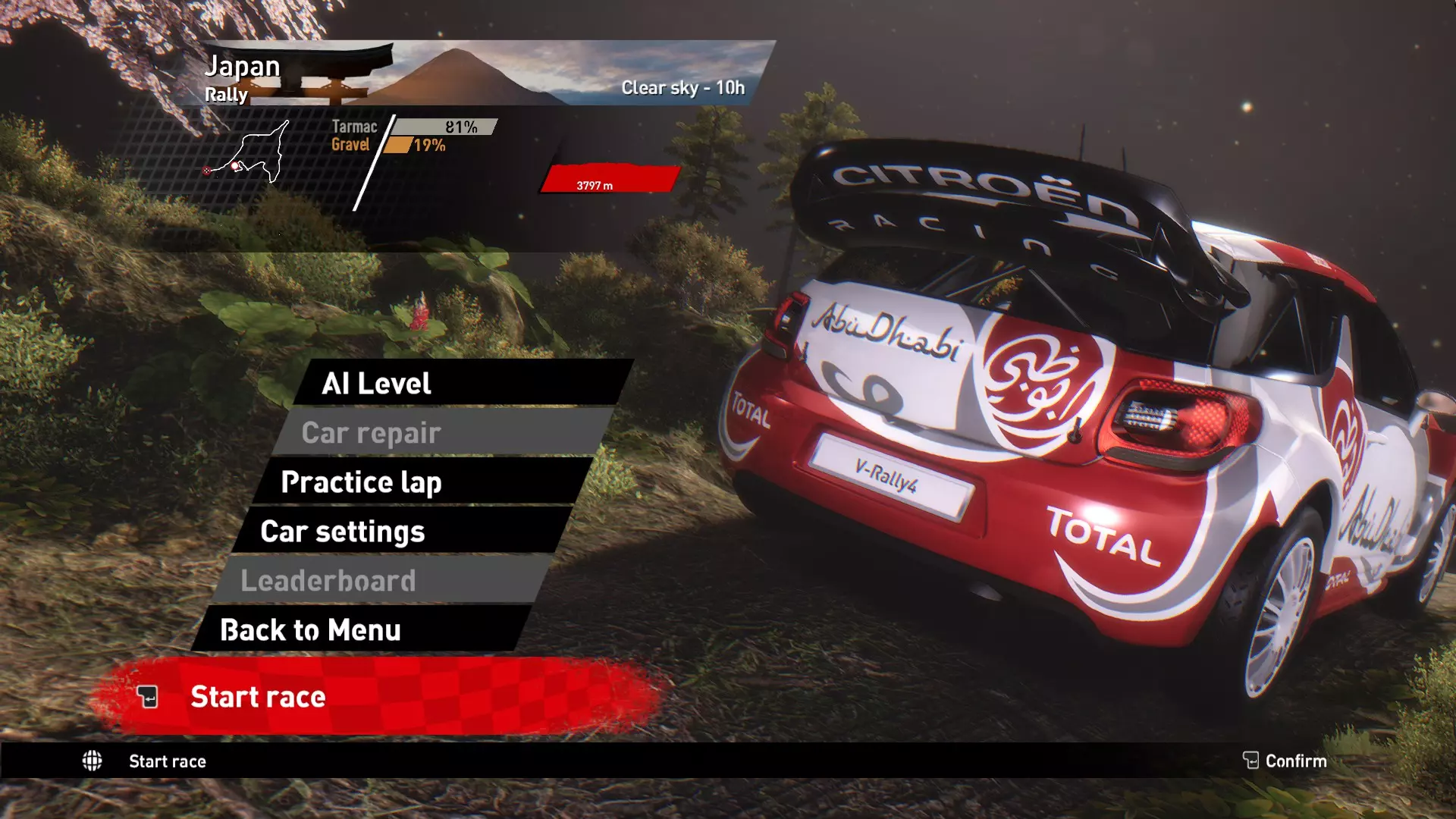
Task: Select the Car repair entry
Action: click(x=444, y=432)
